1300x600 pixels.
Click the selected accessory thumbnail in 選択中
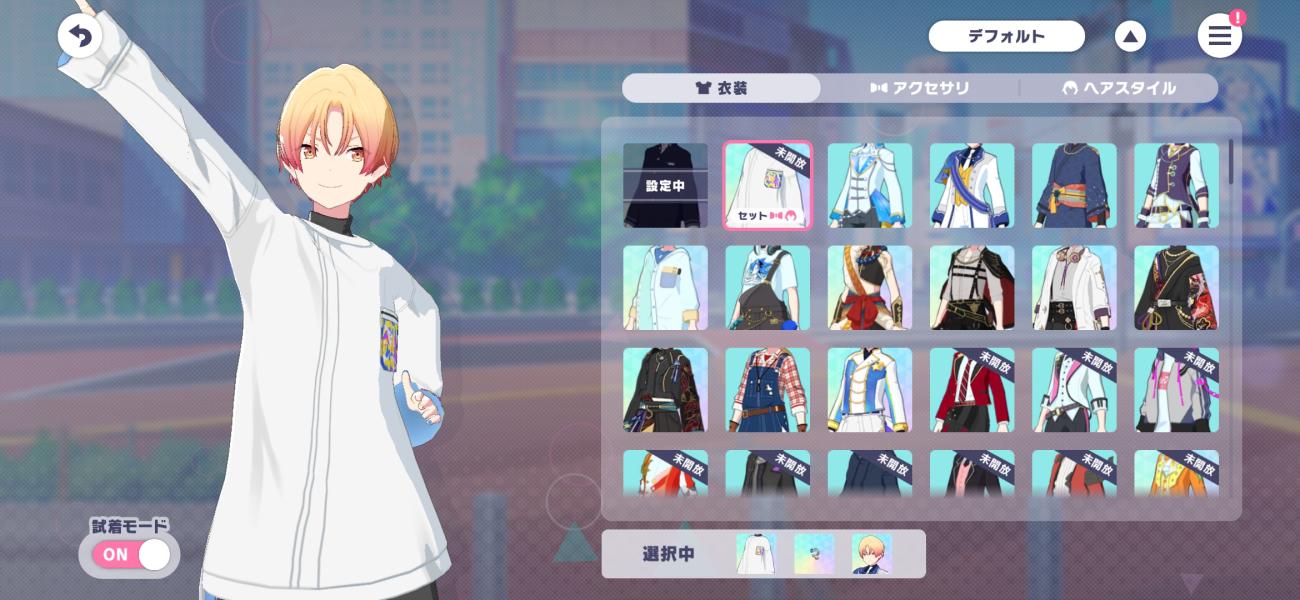click(813, 554)
